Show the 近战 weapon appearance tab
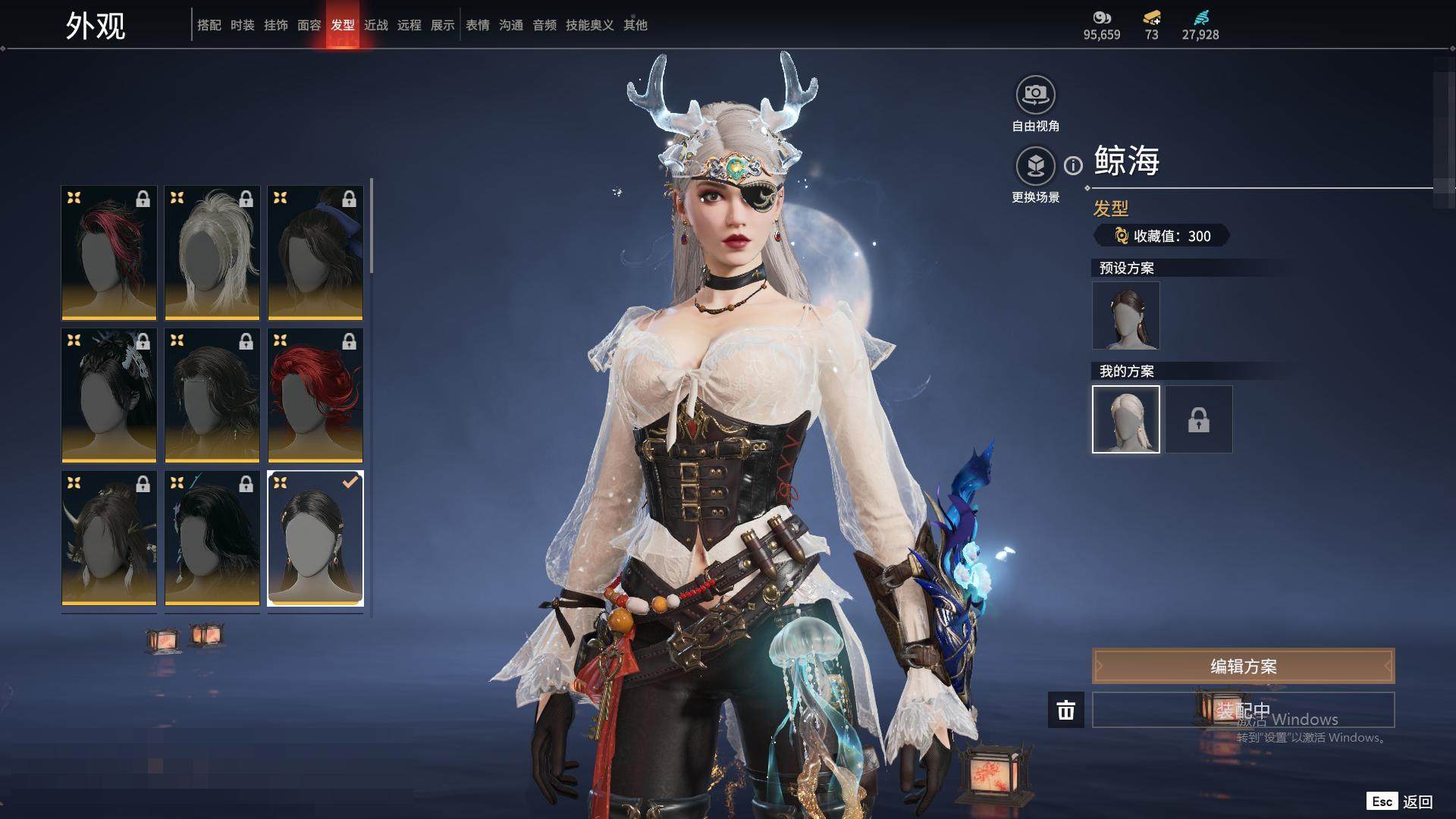Viewport: 1456px width, 819px height. point(376,25)
